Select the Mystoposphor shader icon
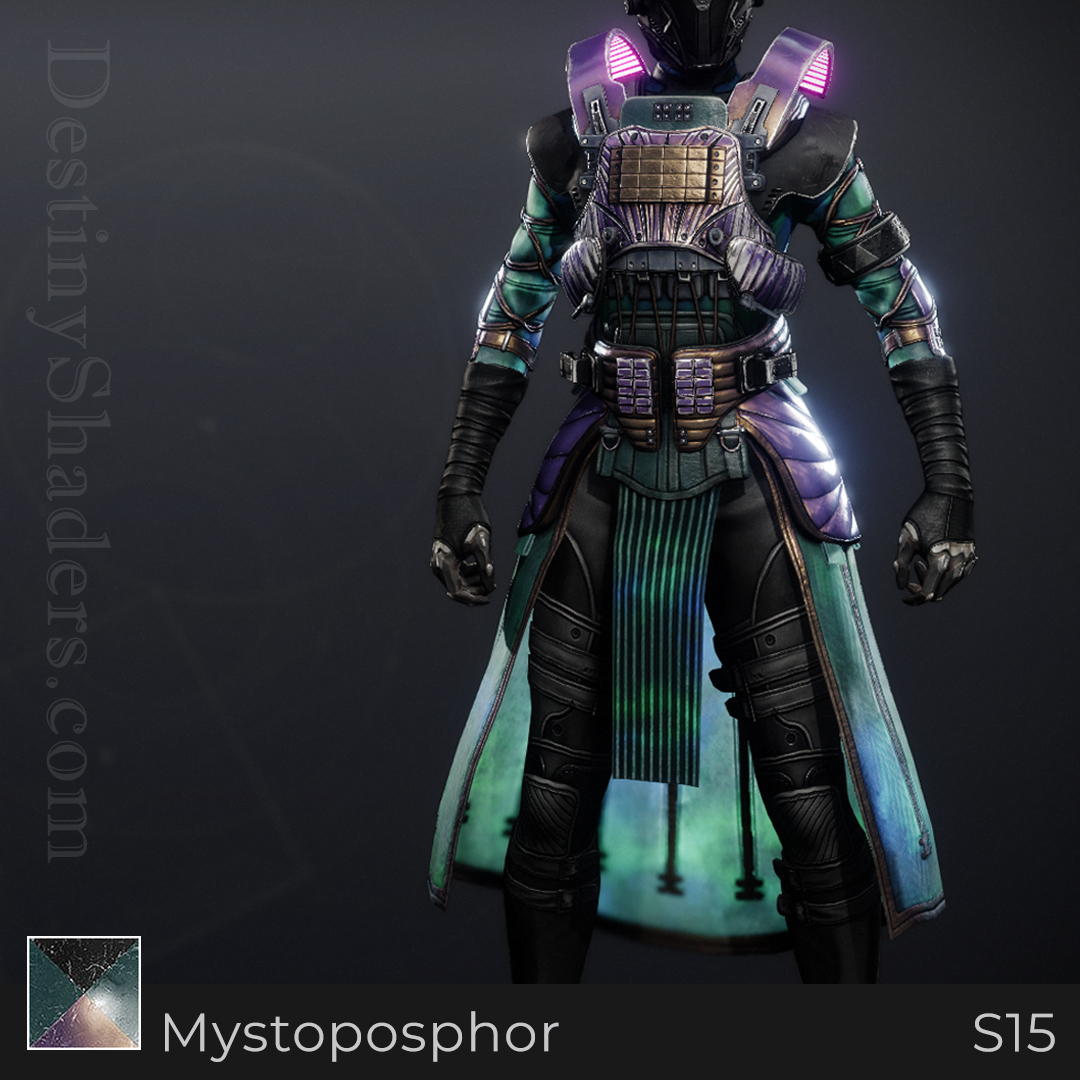 pos(84,992)
